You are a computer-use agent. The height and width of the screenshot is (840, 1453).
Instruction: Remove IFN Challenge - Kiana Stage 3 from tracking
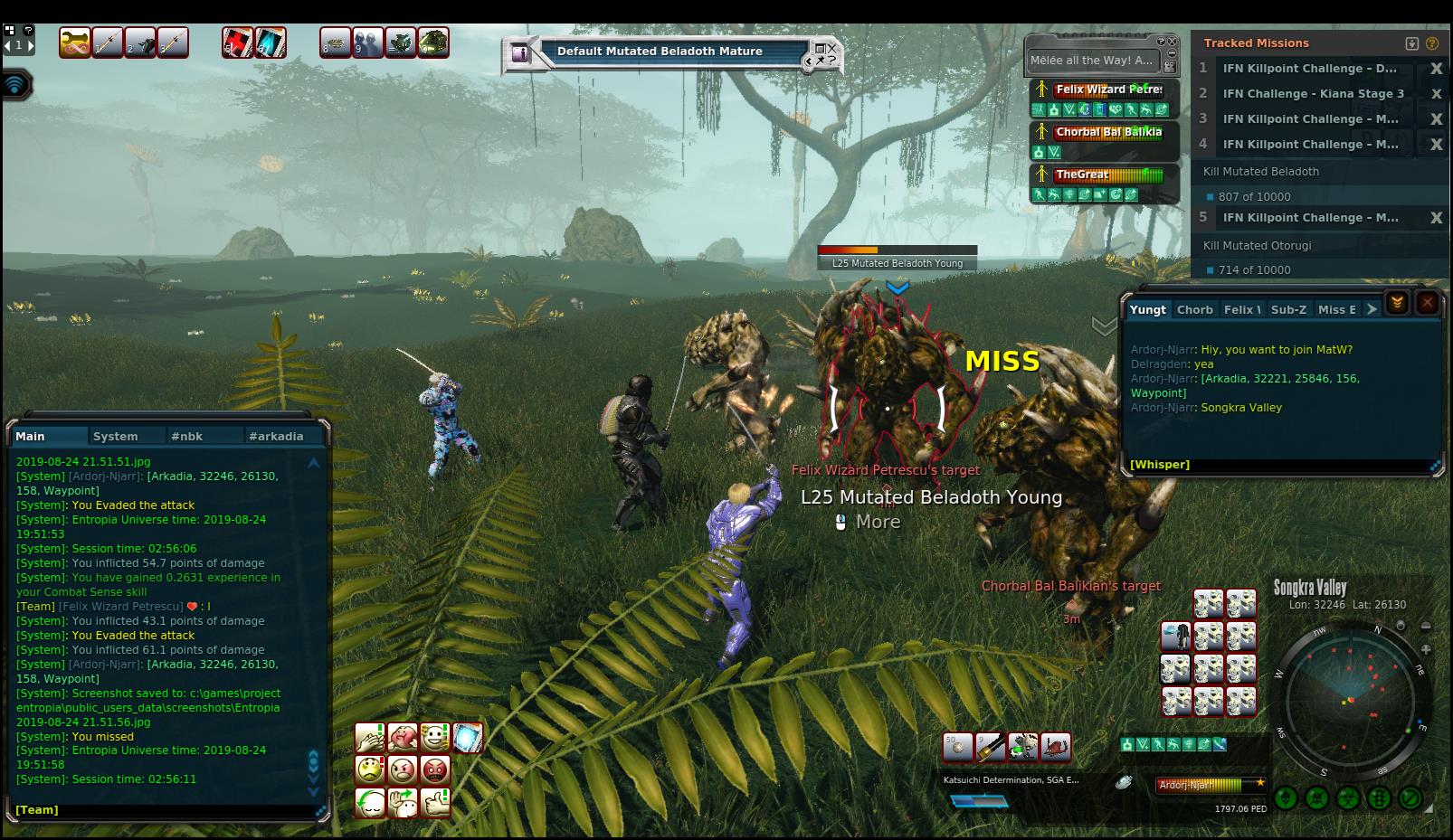[x=1436, y=94]
